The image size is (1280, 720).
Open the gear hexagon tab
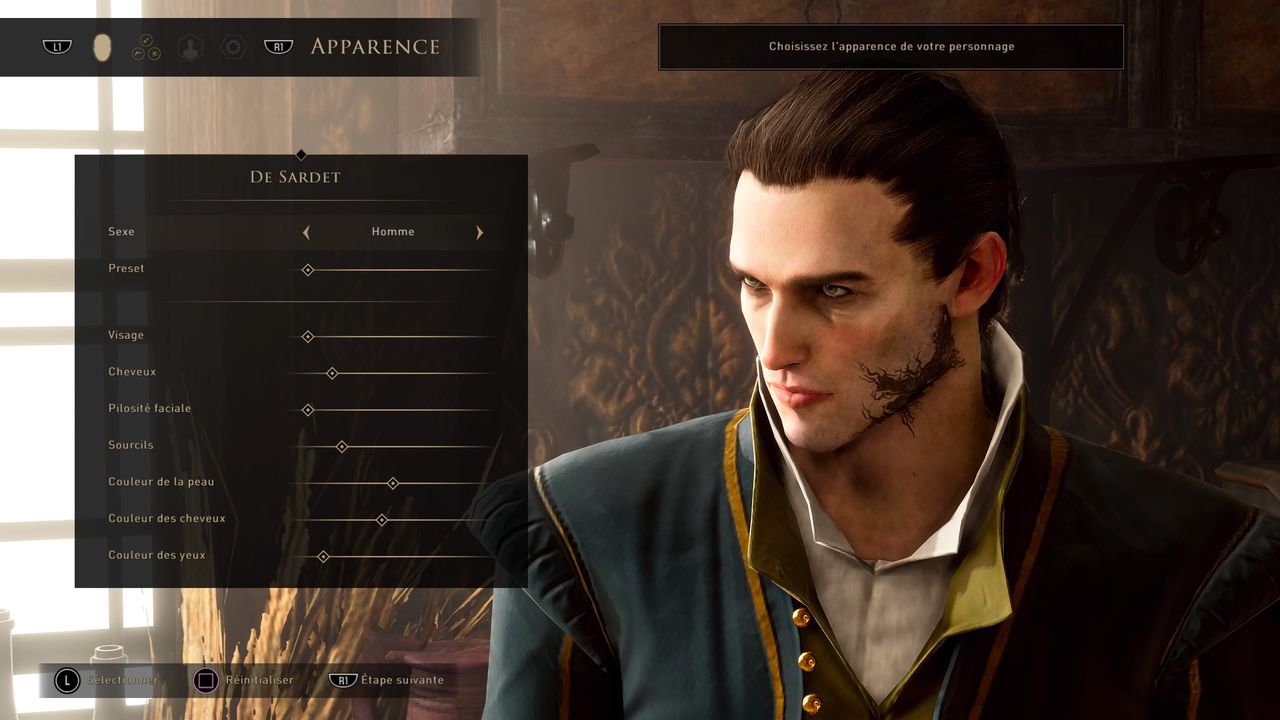pyautogui.click(x=233, y=47)
